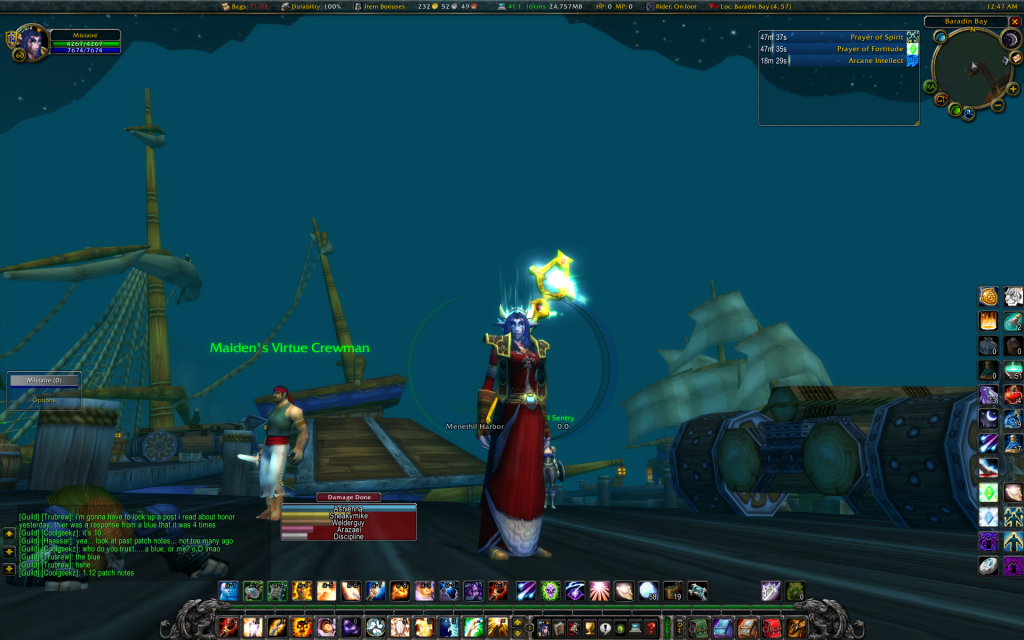Use the radiant starburst spell icon
Screen dimensions: 1024x640
tap(599, 591)
